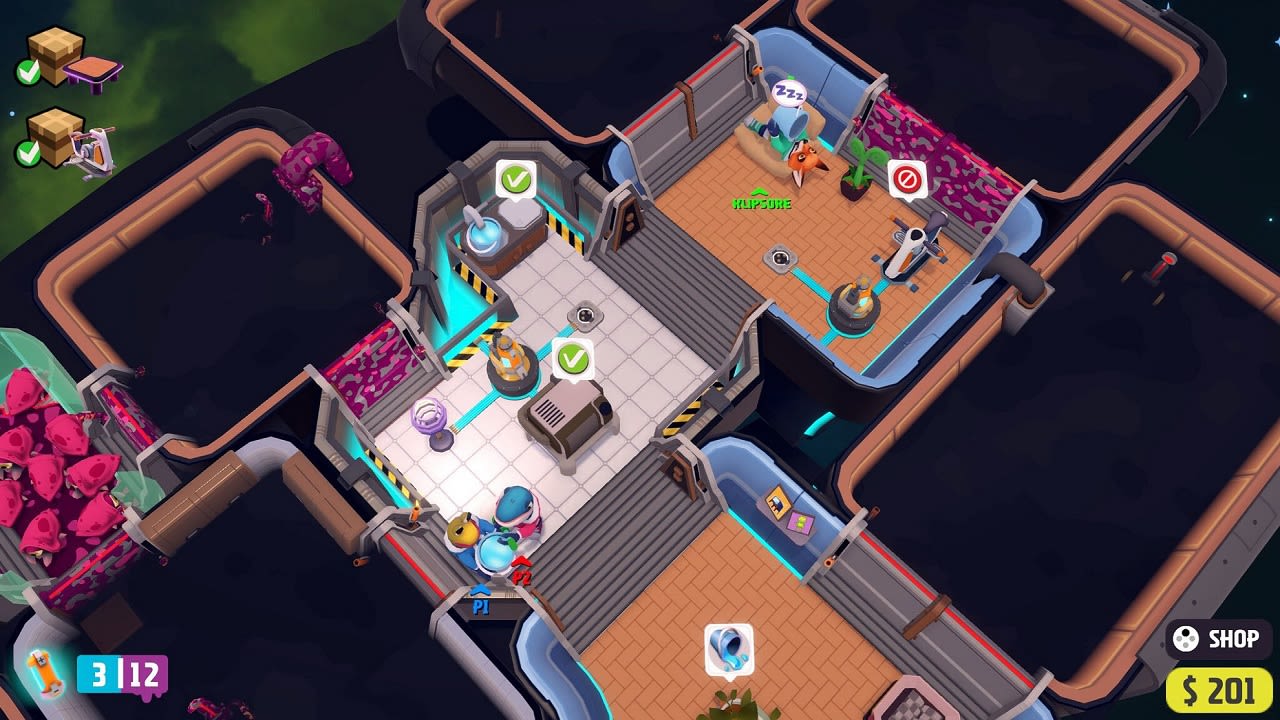
Task: Toggle the checkmark on the first checklist entry
Action: (28, 69)
